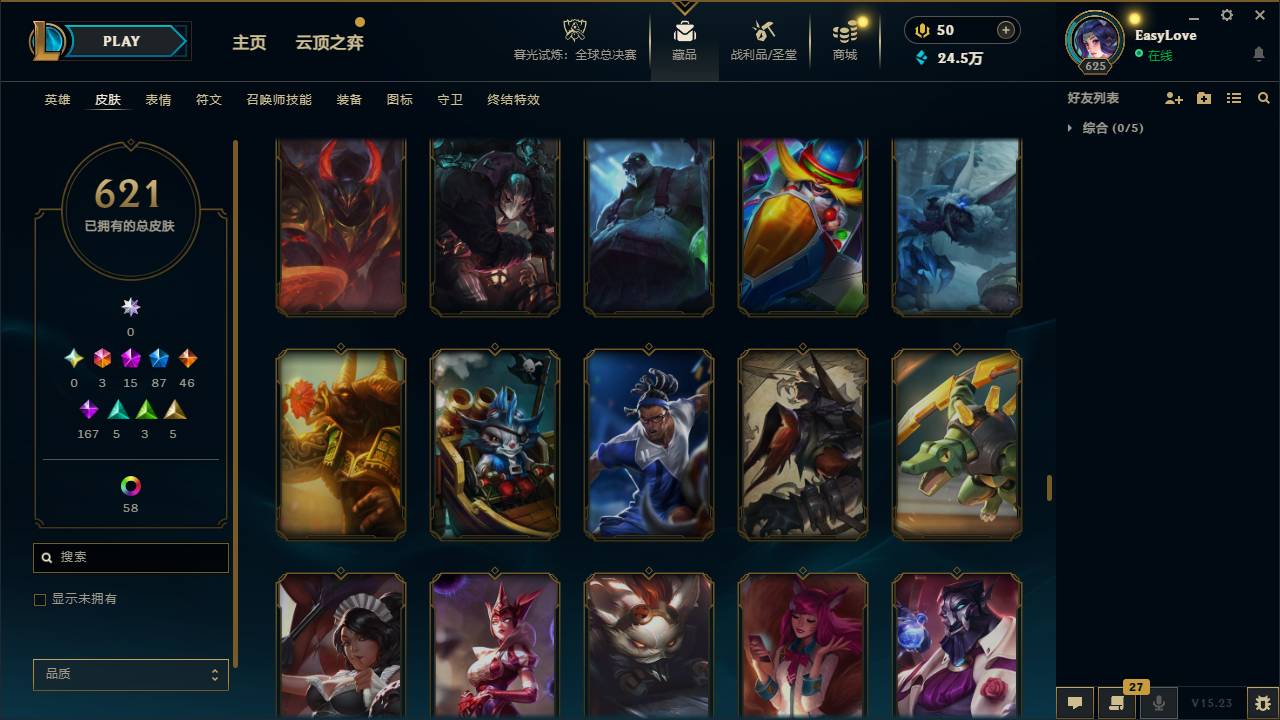Open friend search with the magnifier icon

click(x=1264, y=98)
